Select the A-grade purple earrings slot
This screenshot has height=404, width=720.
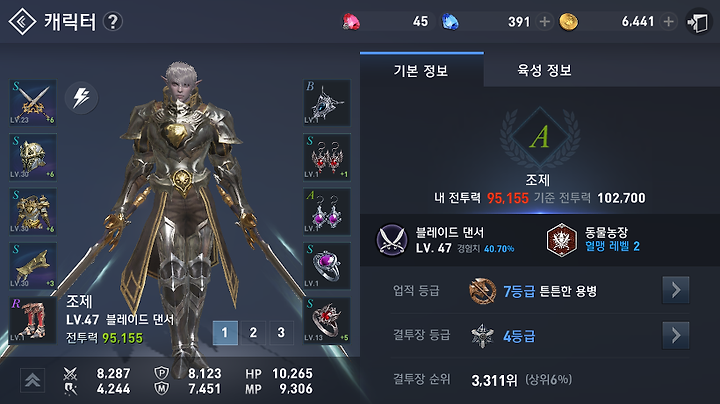pos(327,211)
